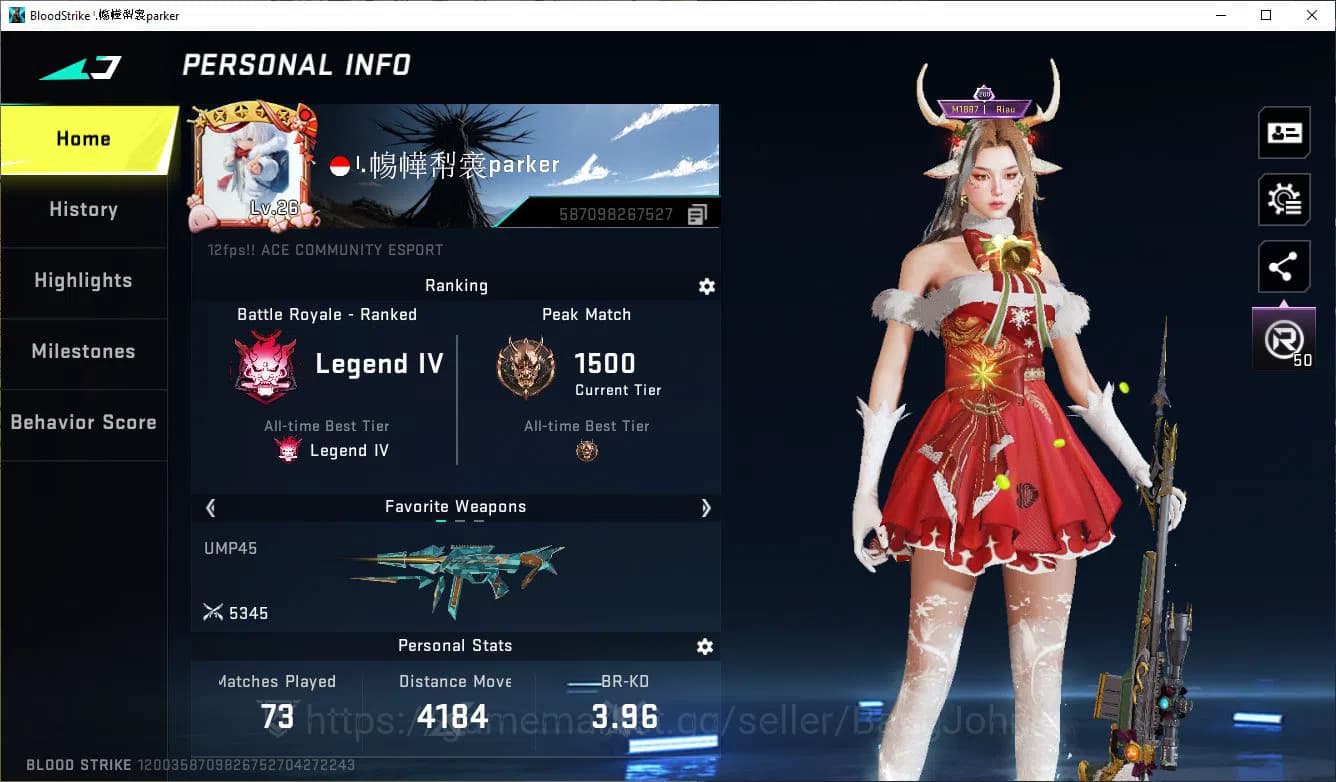Select the gear-with-list icon on the right panel
Viewport: 1336px width, 782px height.
(1284, 199)
